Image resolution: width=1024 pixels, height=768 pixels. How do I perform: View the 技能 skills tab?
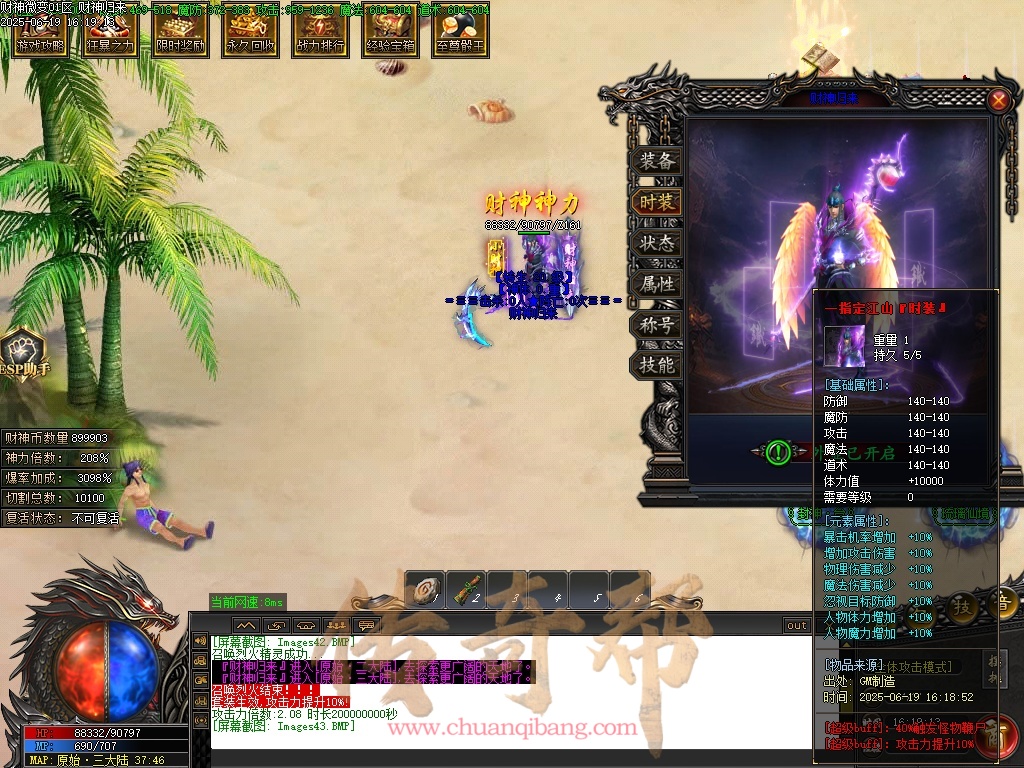pos(657,366)
